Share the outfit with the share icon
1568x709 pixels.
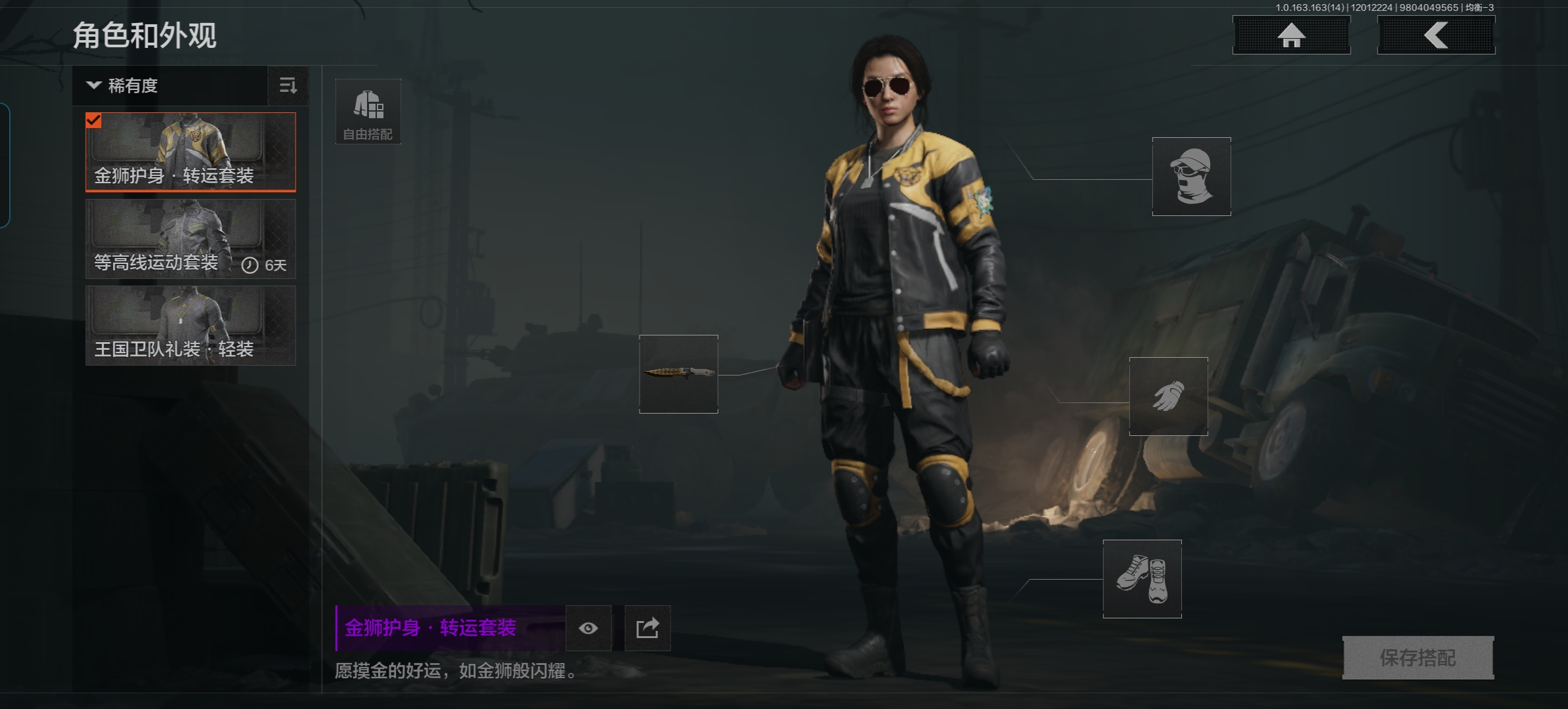647,628
